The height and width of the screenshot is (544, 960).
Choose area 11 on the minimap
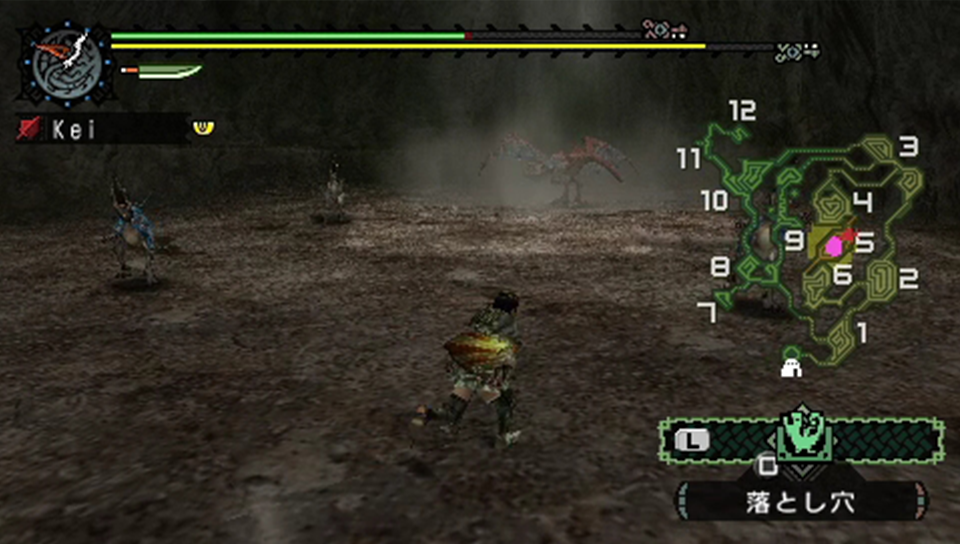coord(689,158)
